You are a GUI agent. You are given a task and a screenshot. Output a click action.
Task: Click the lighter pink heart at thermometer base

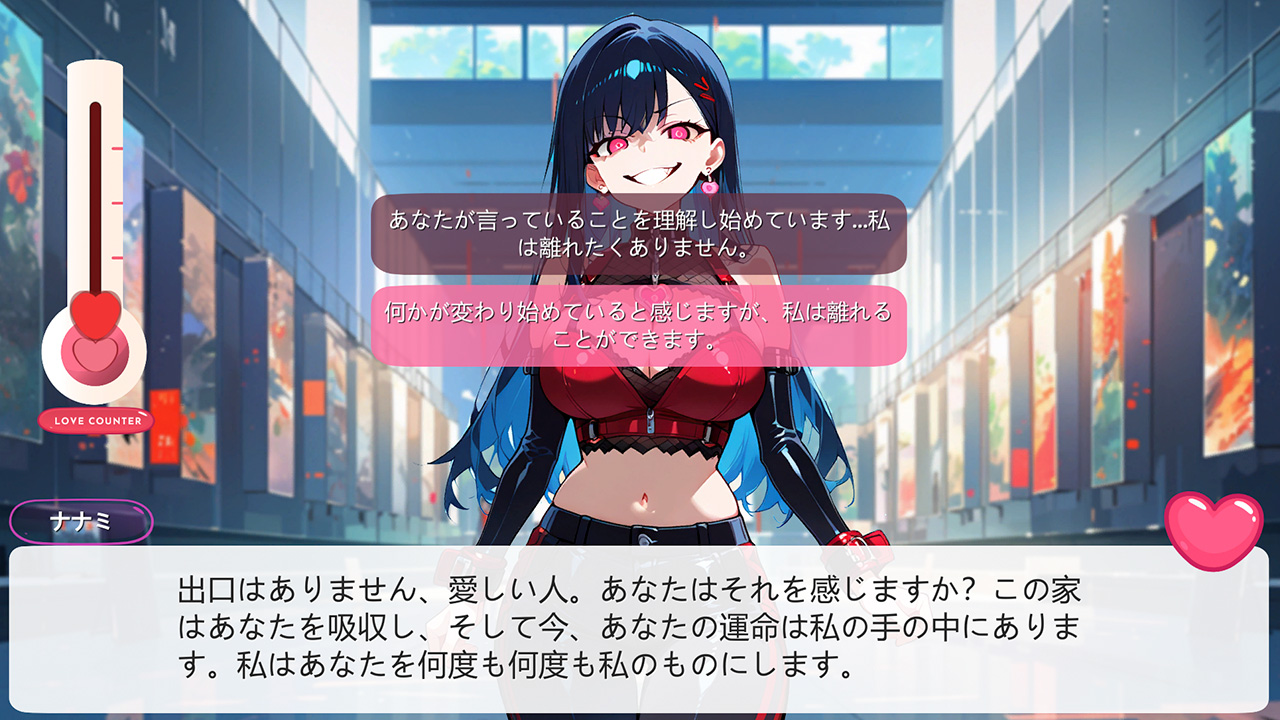[x=94, y=355]
